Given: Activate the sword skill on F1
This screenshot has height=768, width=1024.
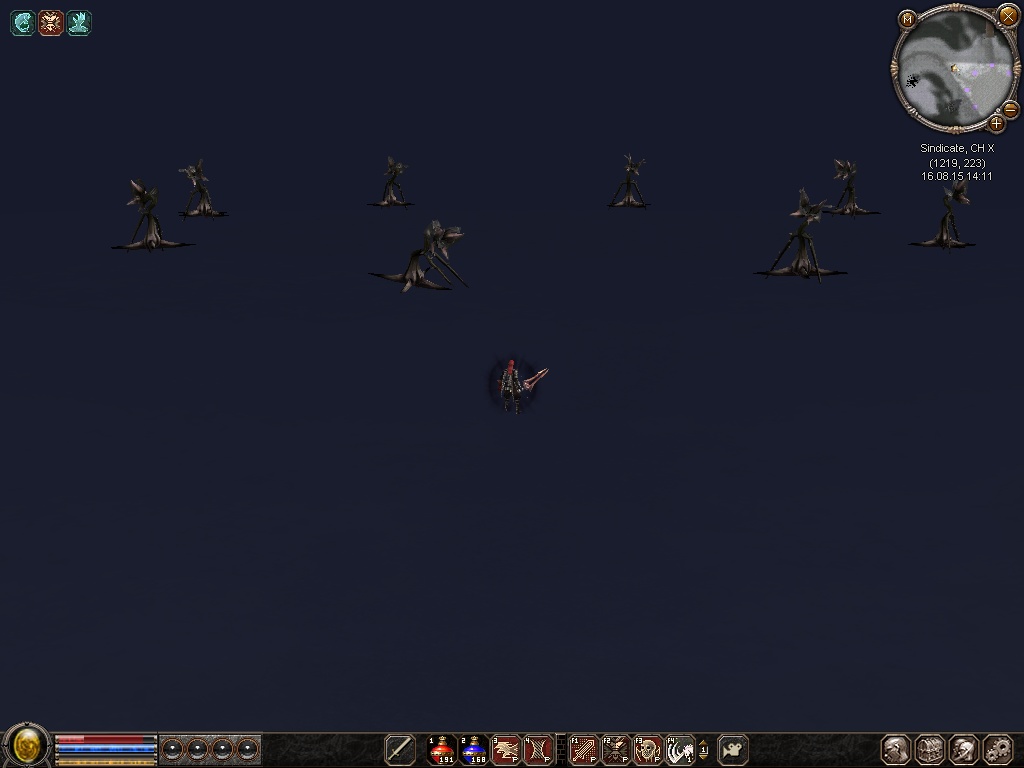Looking at the screenshot, I should coord(583,749).
